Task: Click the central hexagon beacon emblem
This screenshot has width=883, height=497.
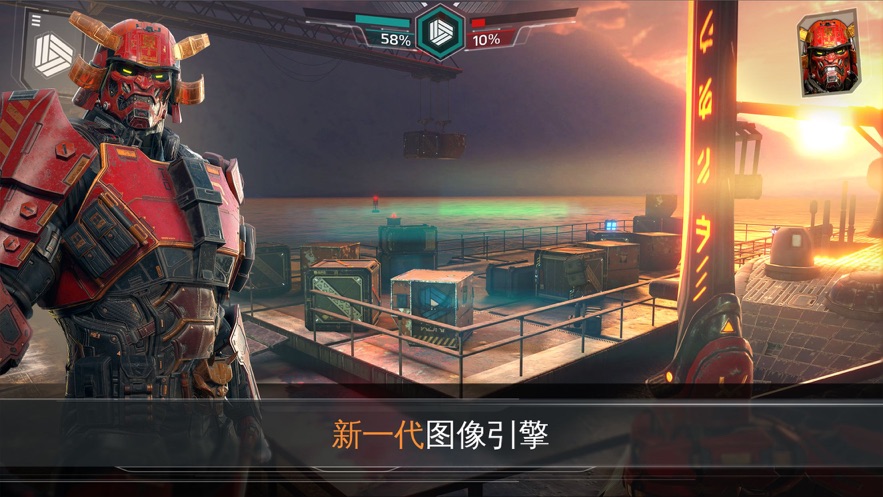Action: point(440,32)
